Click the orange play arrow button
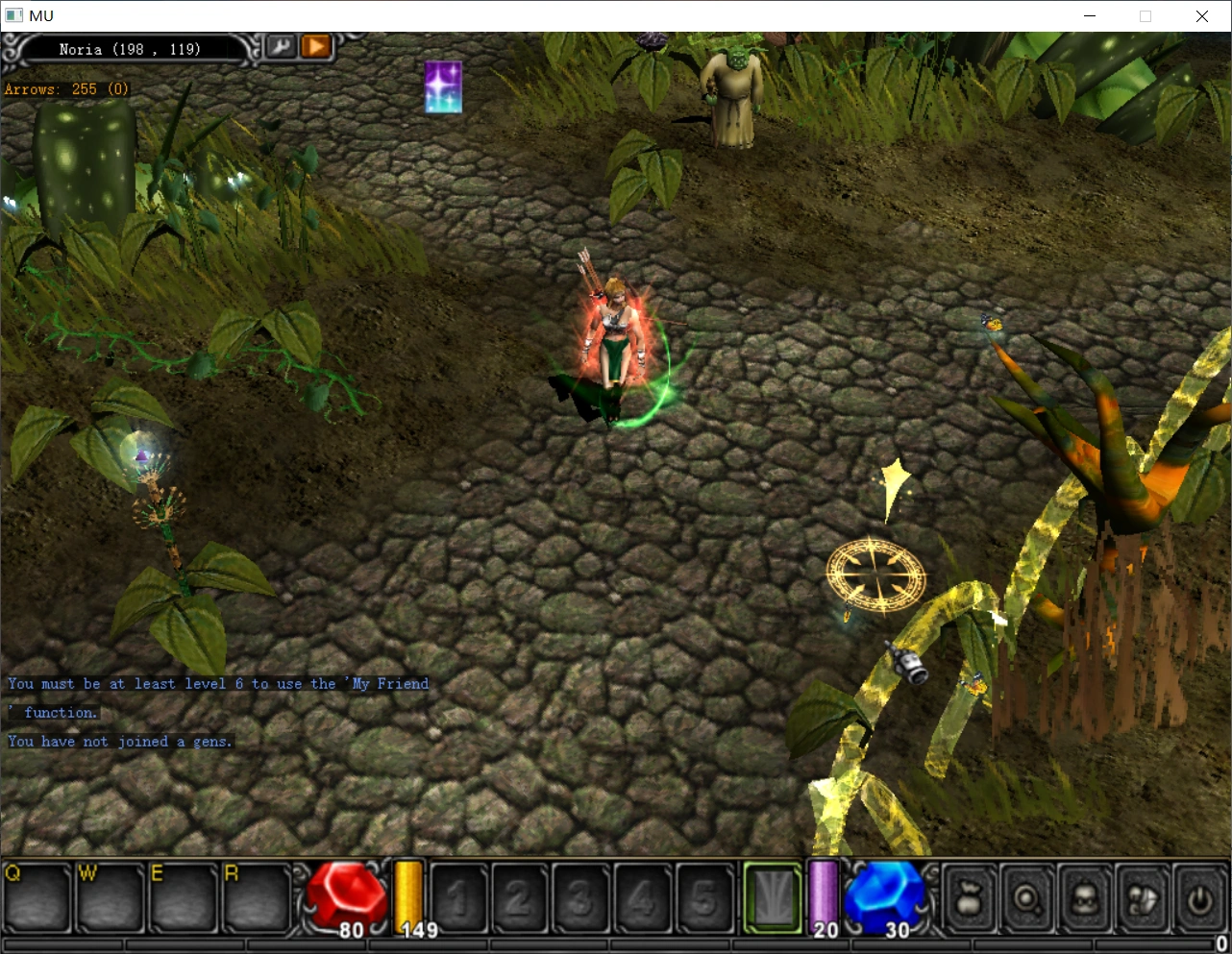This screenshot has width=1232, height=954. coord(315,46)
